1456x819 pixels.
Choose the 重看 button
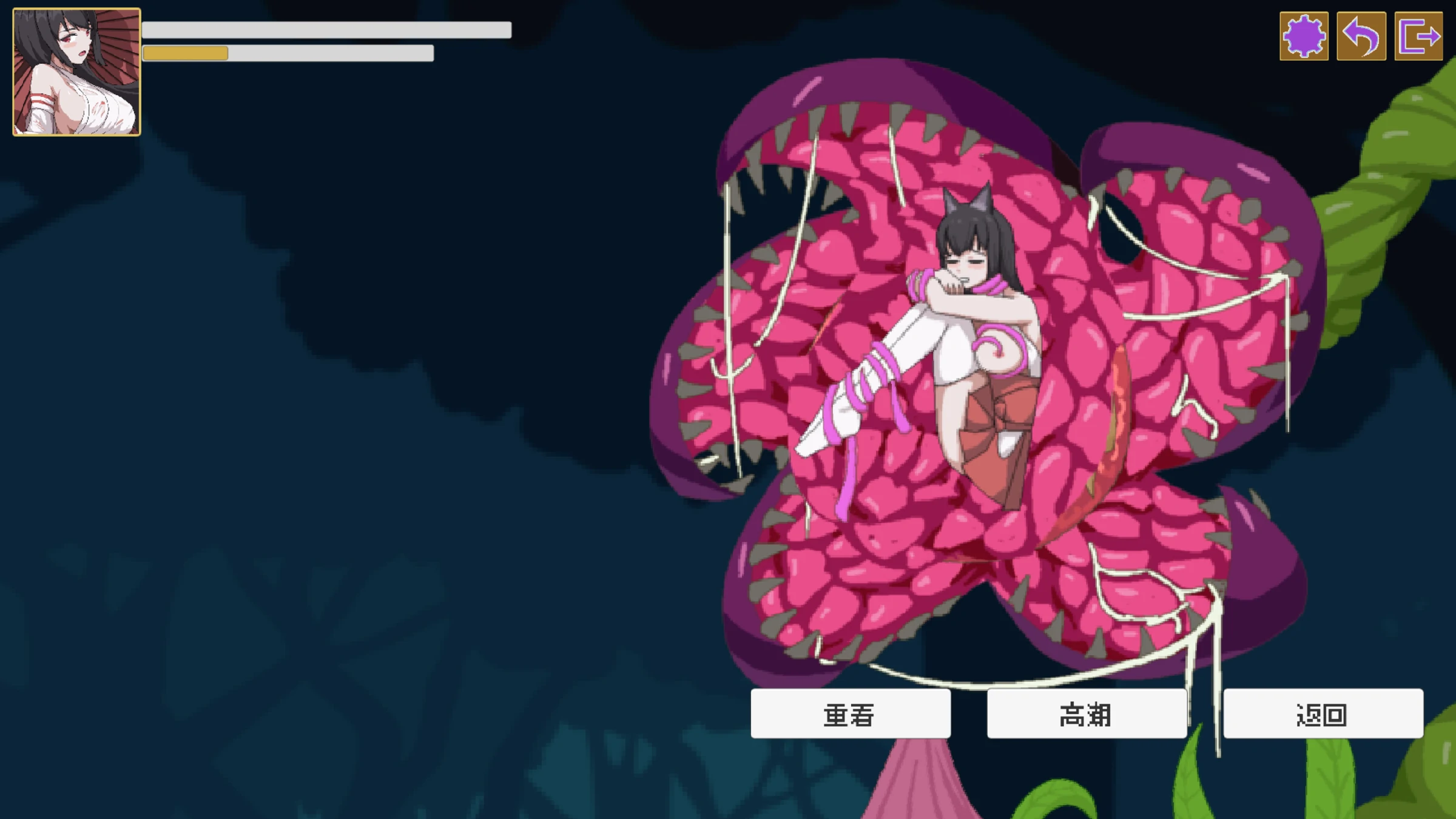[850, 714]
